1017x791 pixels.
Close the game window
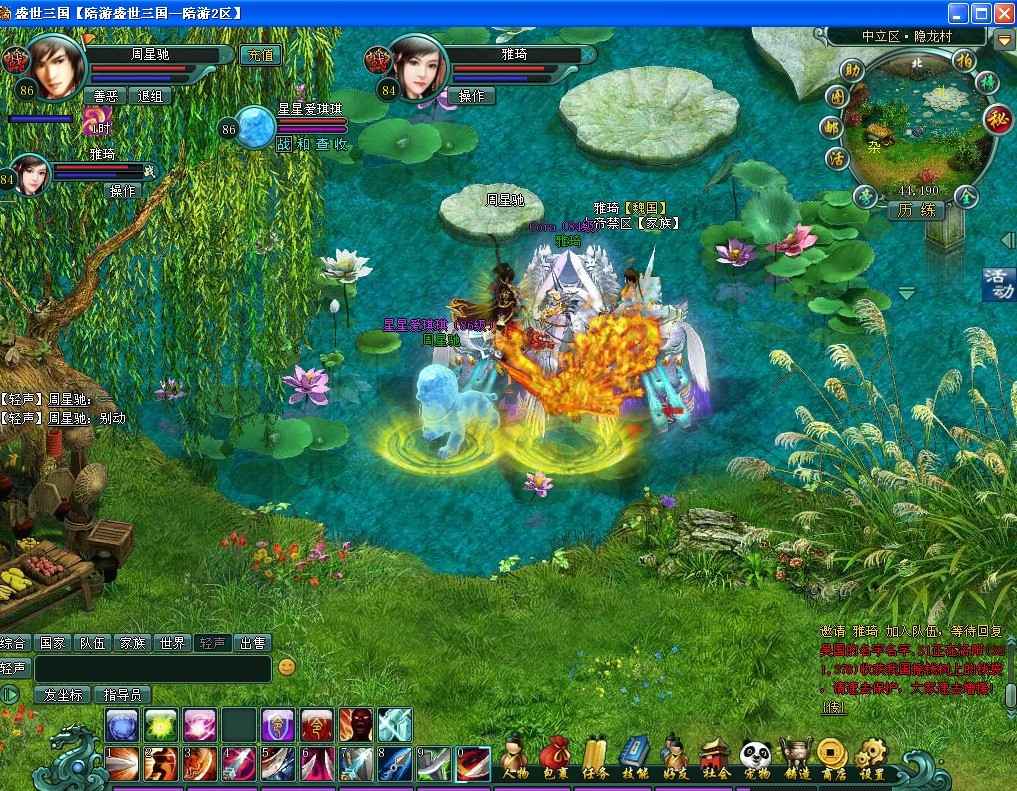pos(1003,13)
